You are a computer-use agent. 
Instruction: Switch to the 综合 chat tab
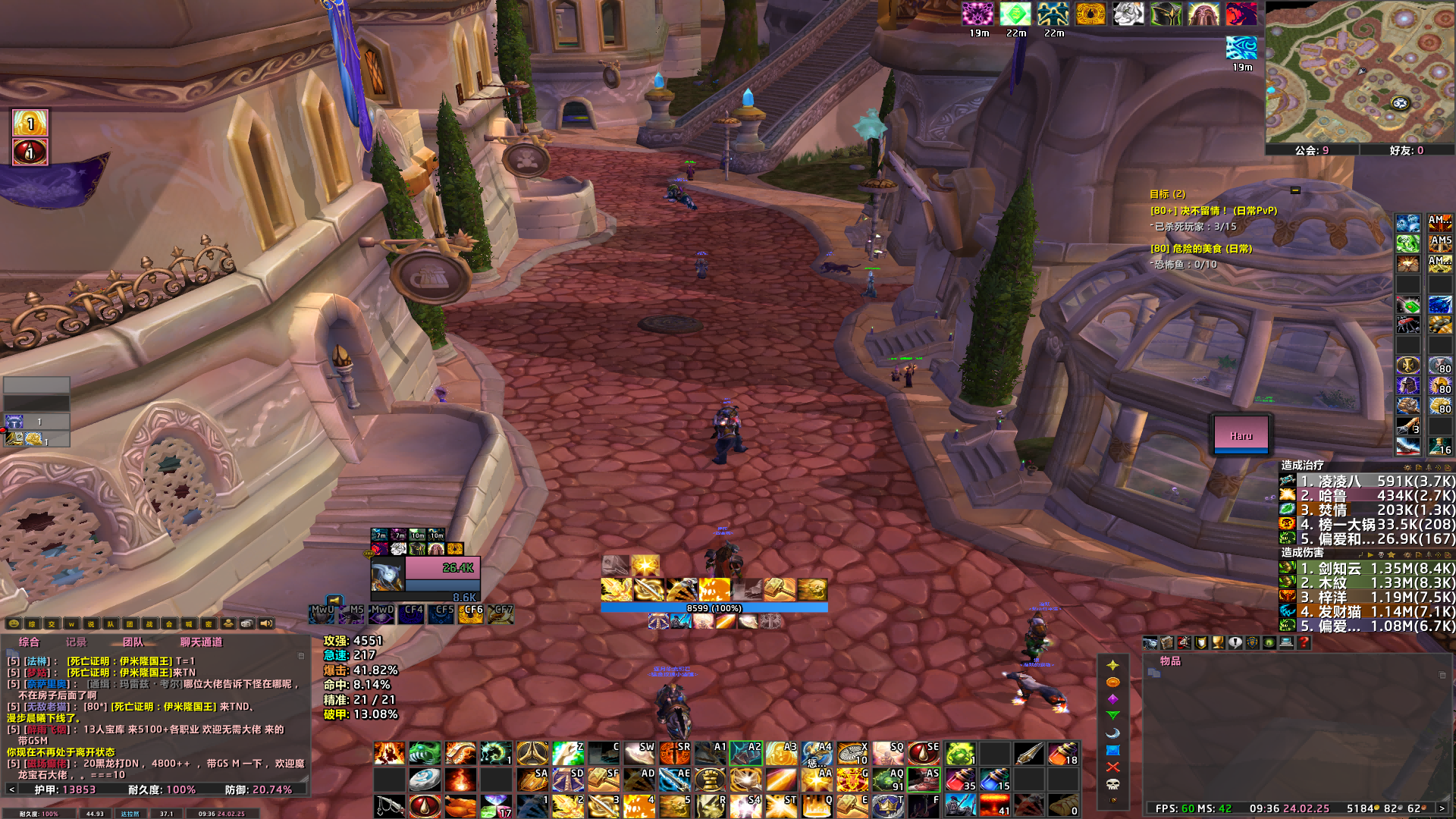coord(29,642)
